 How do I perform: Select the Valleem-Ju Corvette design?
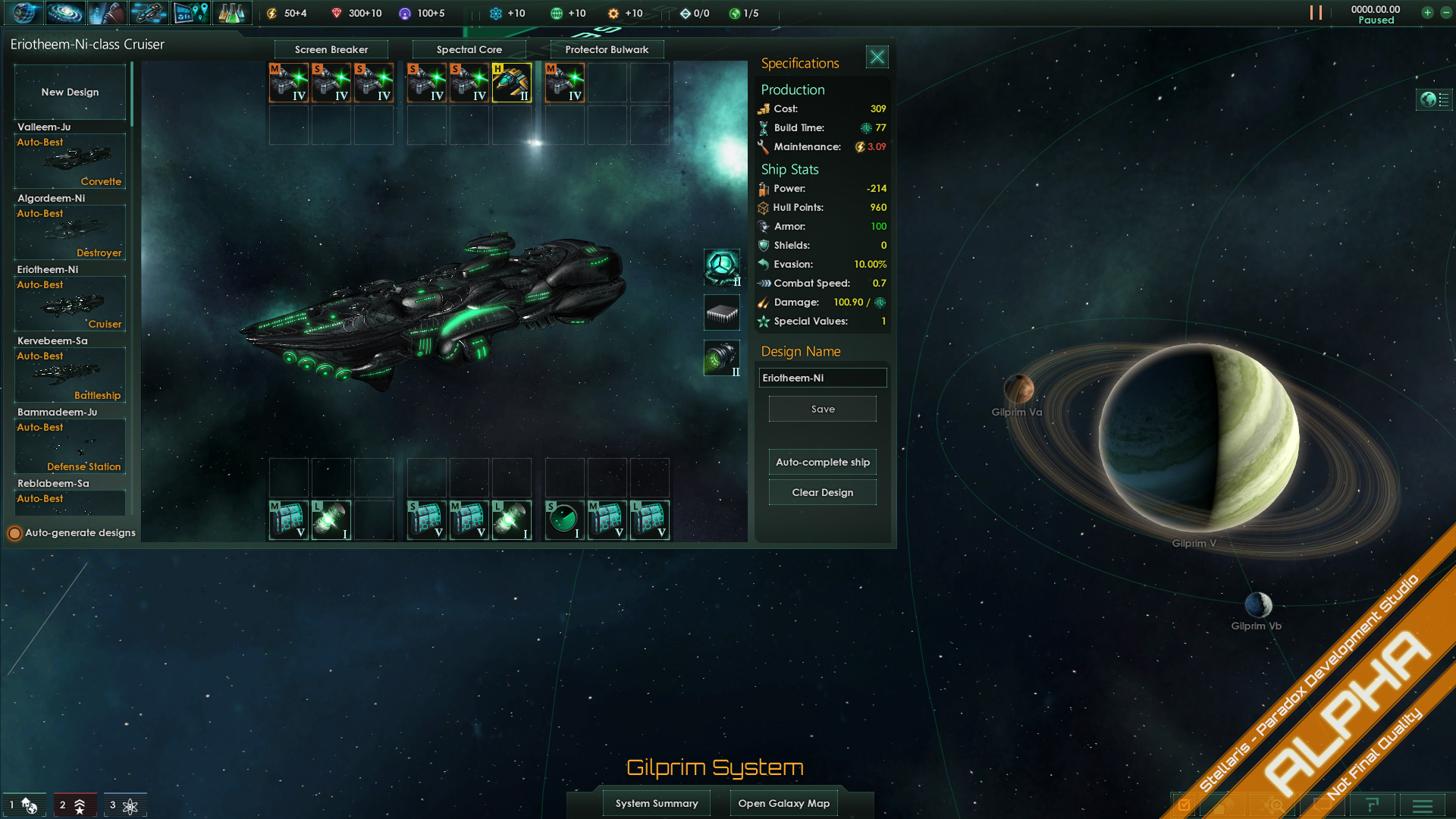pyautogui.click(x=70, y=161)
